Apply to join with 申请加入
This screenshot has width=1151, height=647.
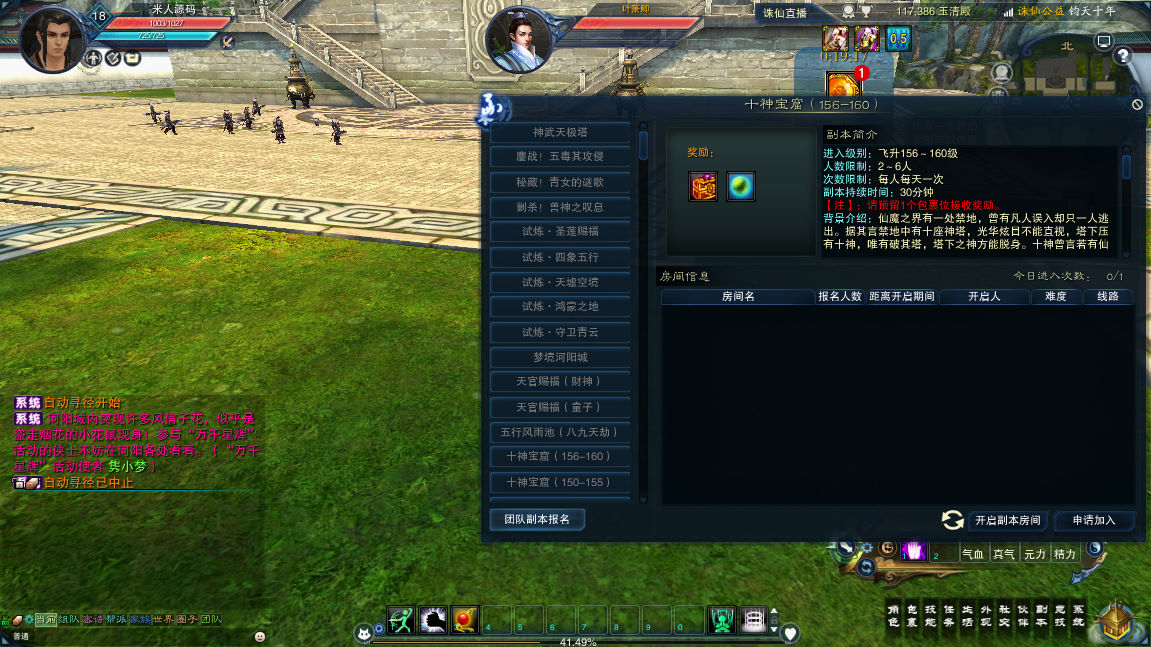pos(1095,520)
